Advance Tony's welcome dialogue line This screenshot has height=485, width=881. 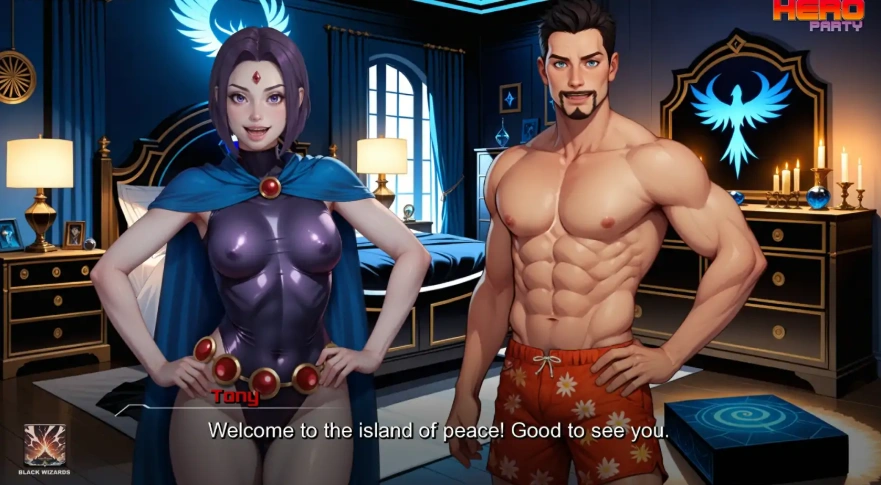click(x=438, y=430)
